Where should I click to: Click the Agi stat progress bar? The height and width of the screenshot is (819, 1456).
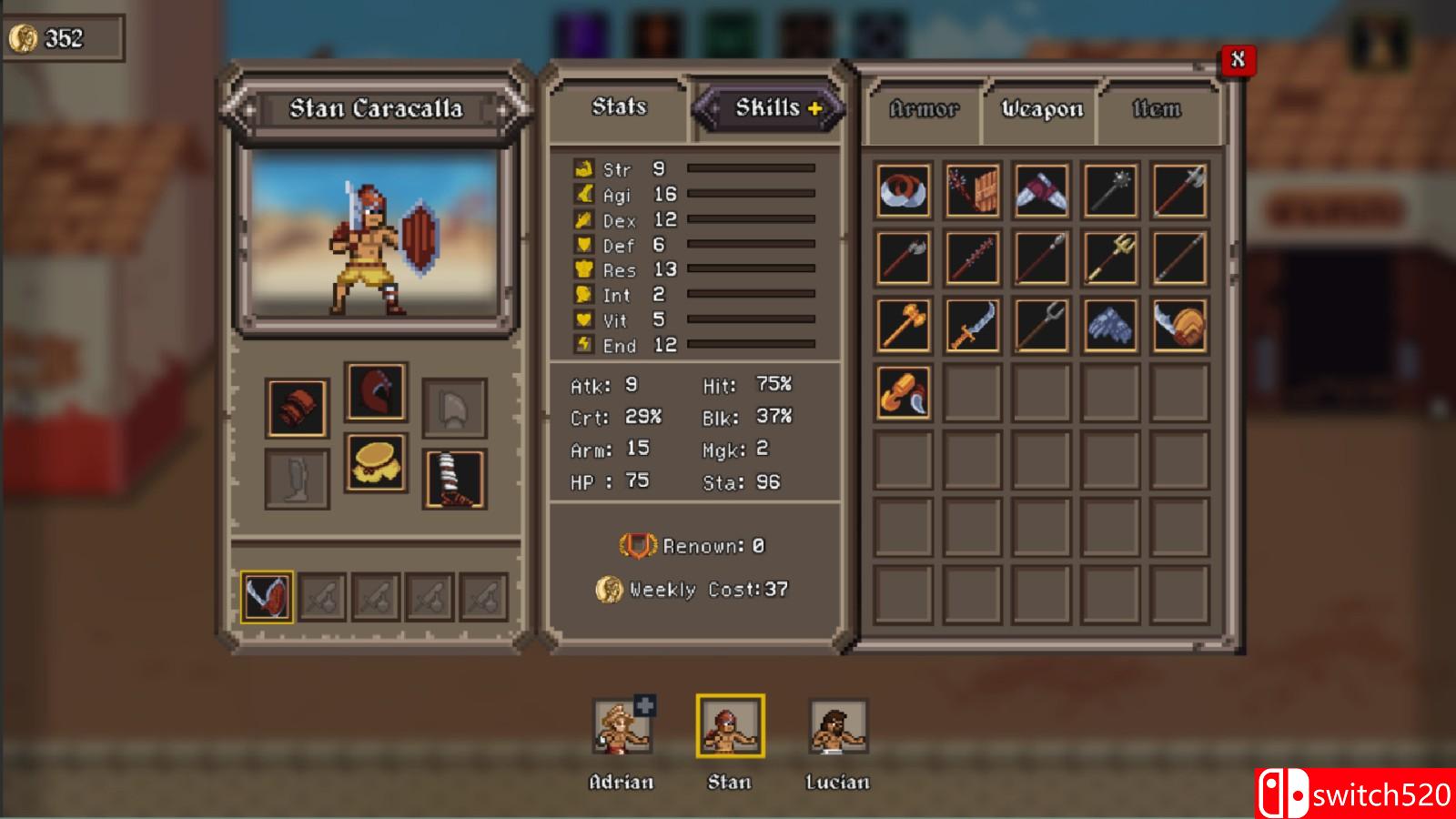tap(751, 193)
